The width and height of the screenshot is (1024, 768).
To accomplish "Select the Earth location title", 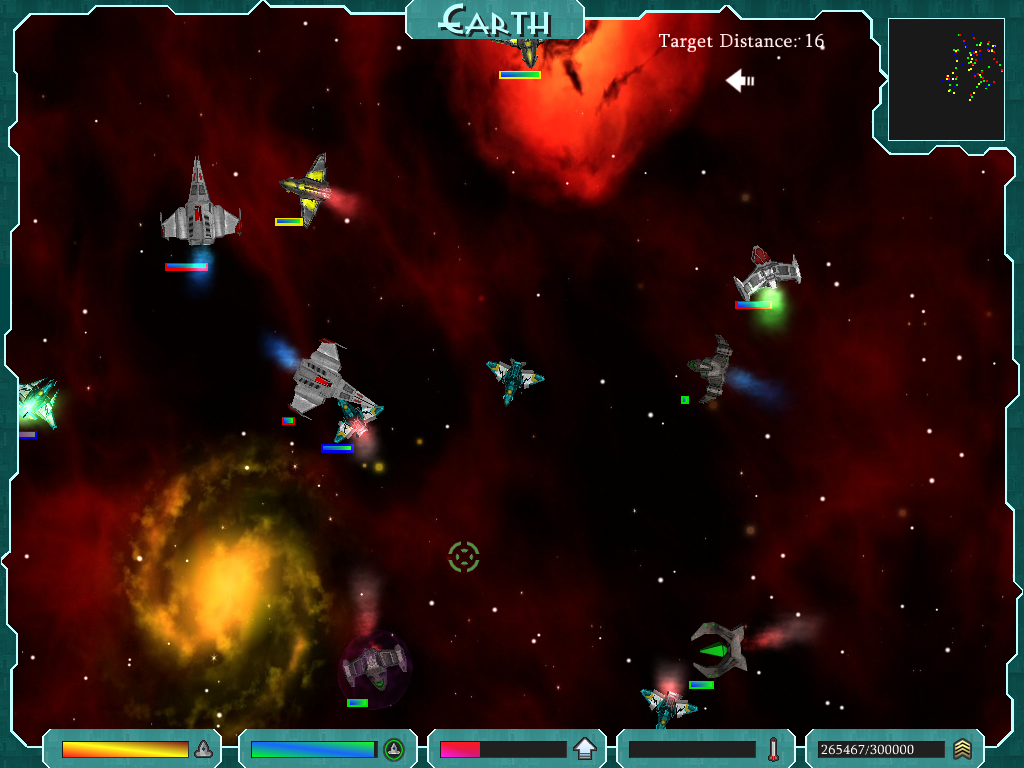I will click(x=495, y=20).
